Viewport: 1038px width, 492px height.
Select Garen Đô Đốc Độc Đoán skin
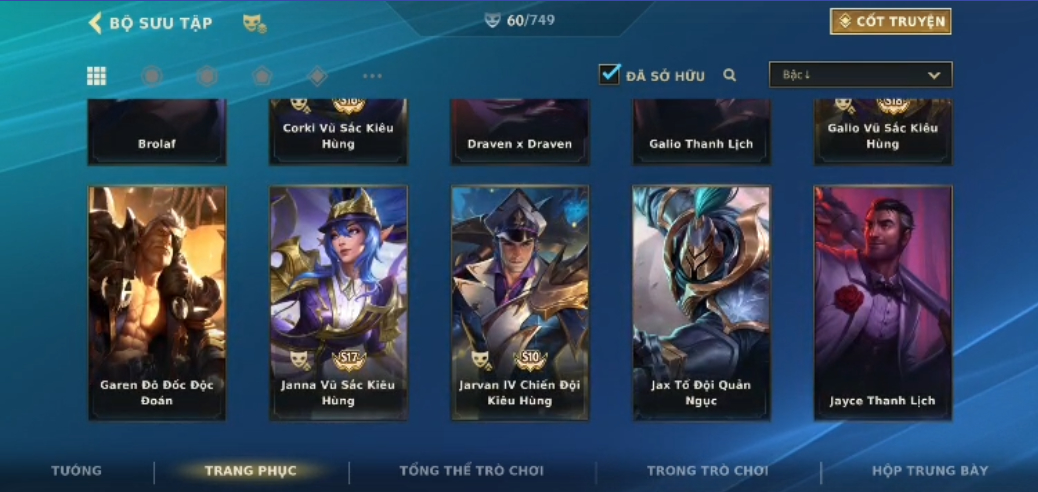pyautogui.click(x=157, y=302)
